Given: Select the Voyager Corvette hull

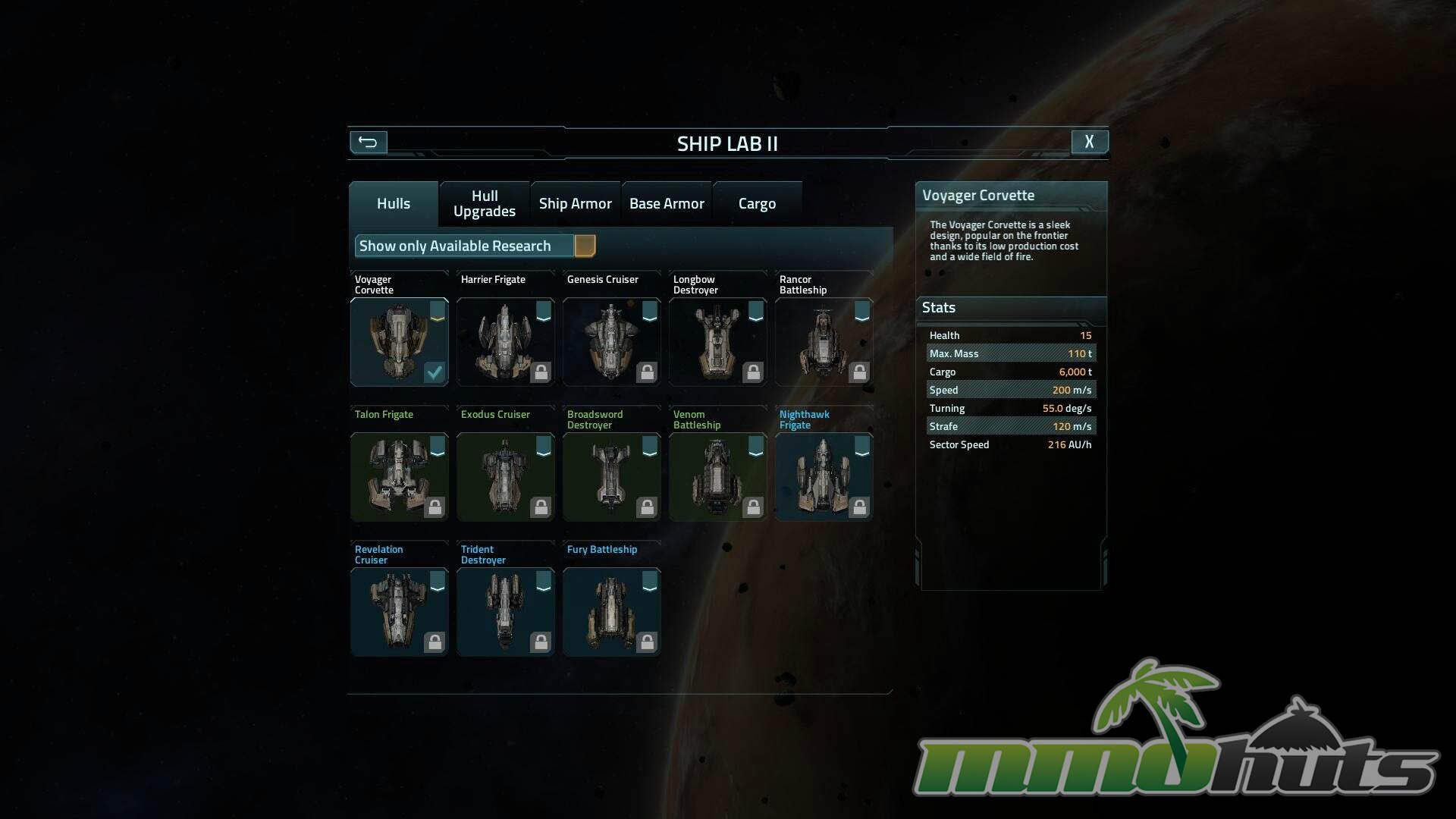Looking at the screenshot, I should click(399, 342).
